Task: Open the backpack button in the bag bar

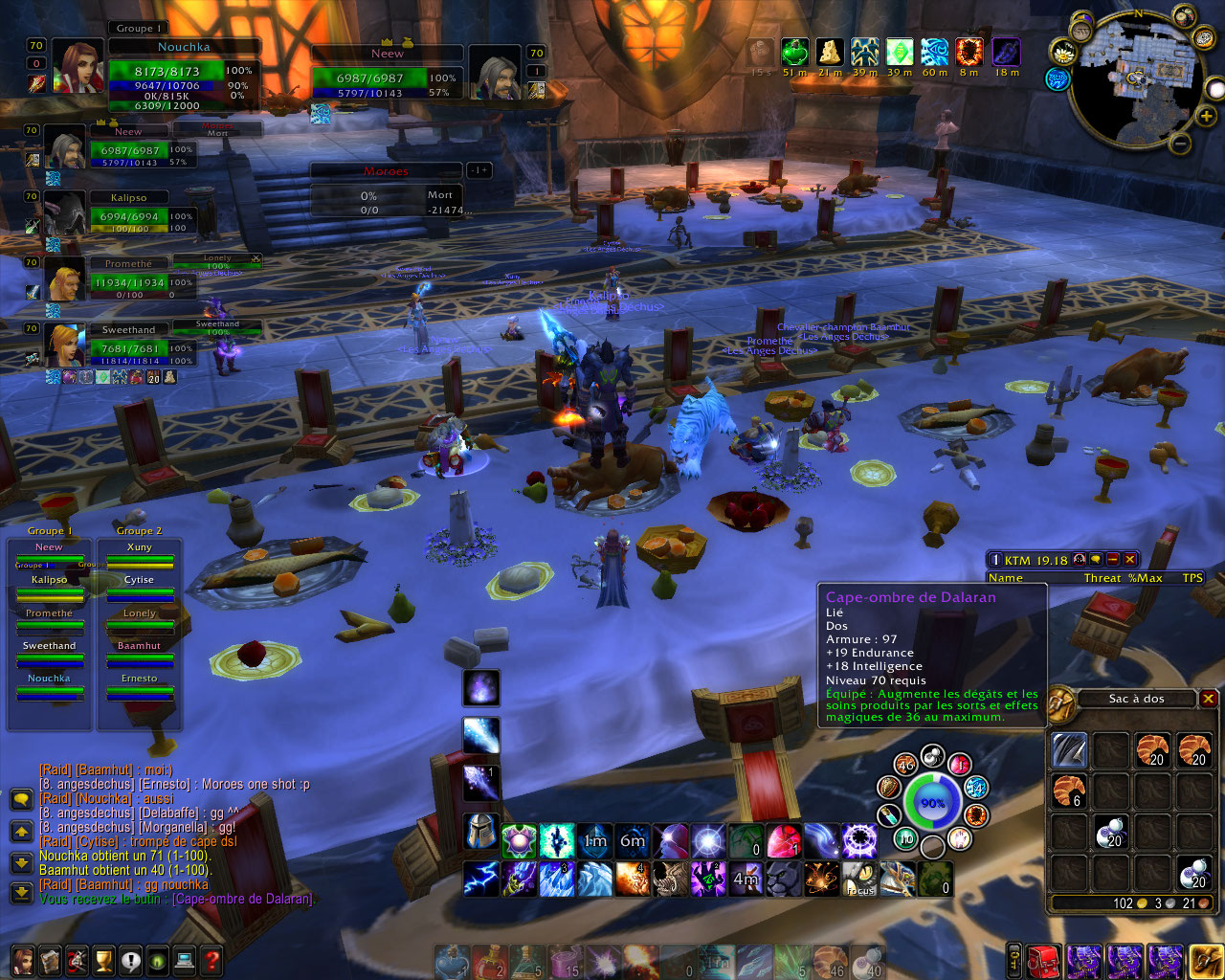Action: (x=1204, y=960)
